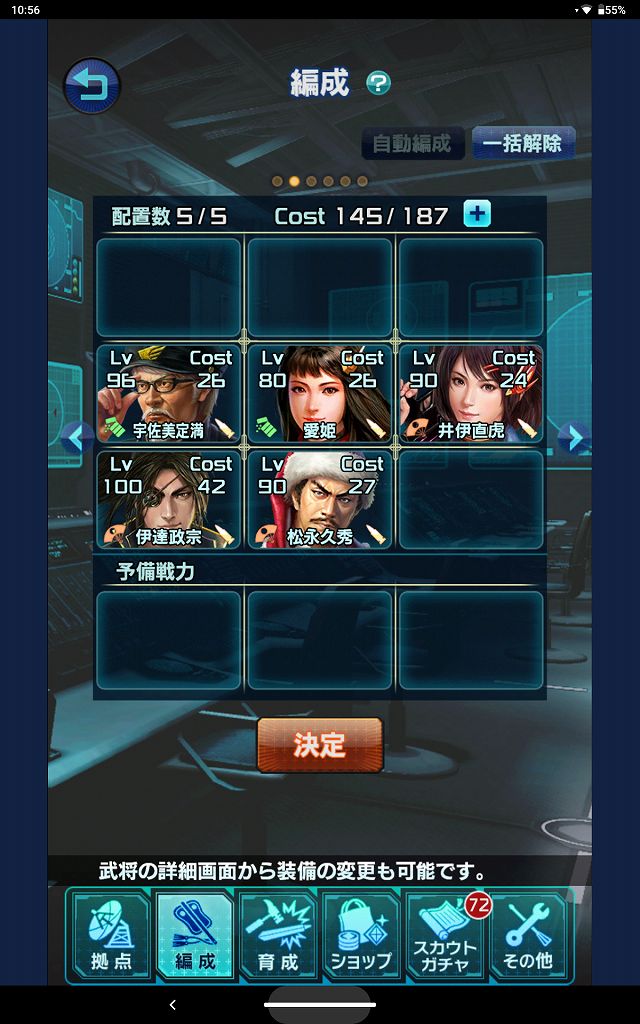The image size is (640, 1024).
Task: Select the 松永久秀 general card
Action: click(x=319, y=499)
